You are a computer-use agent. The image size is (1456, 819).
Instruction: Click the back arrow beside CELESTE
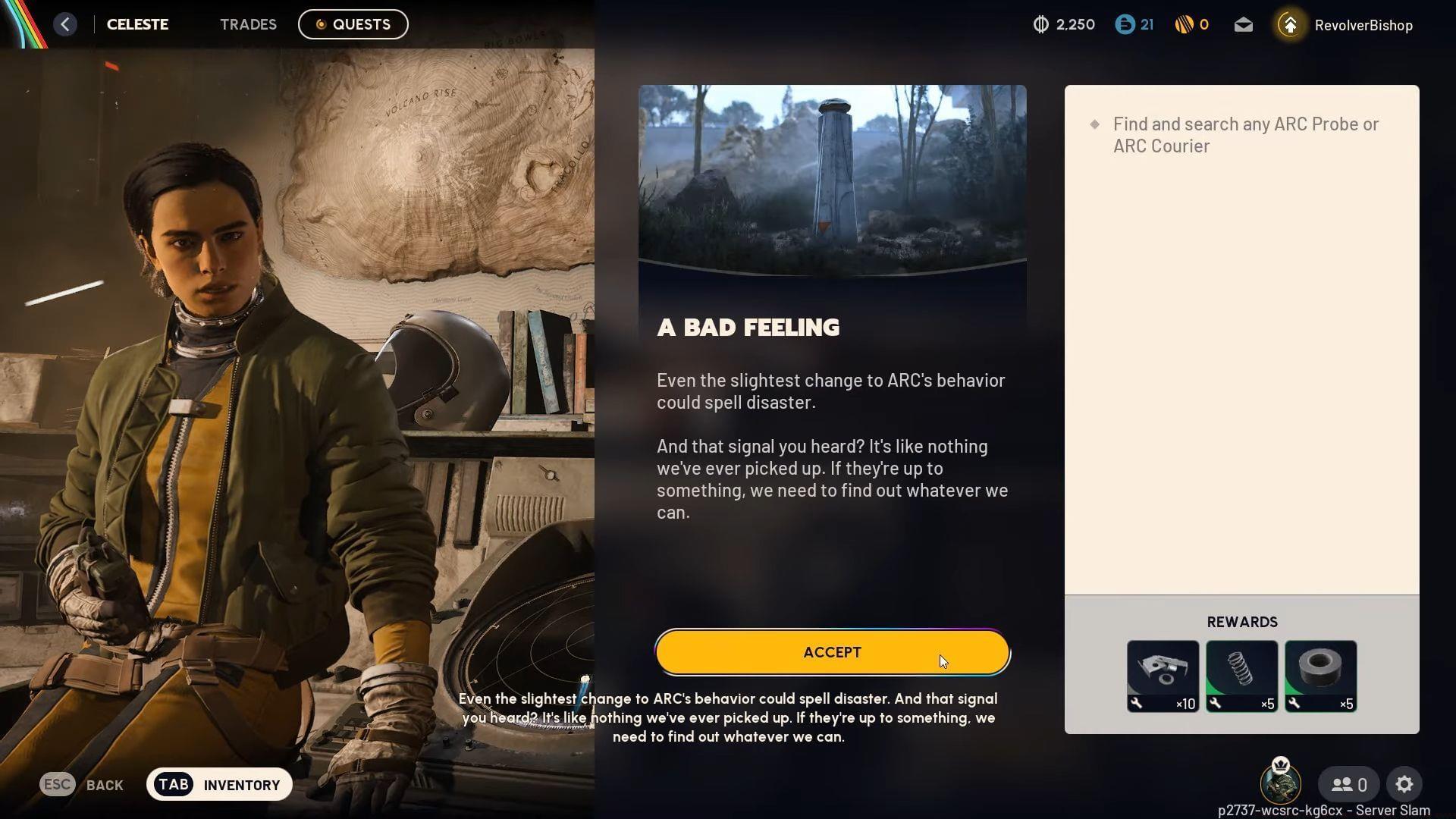[65, 24]
